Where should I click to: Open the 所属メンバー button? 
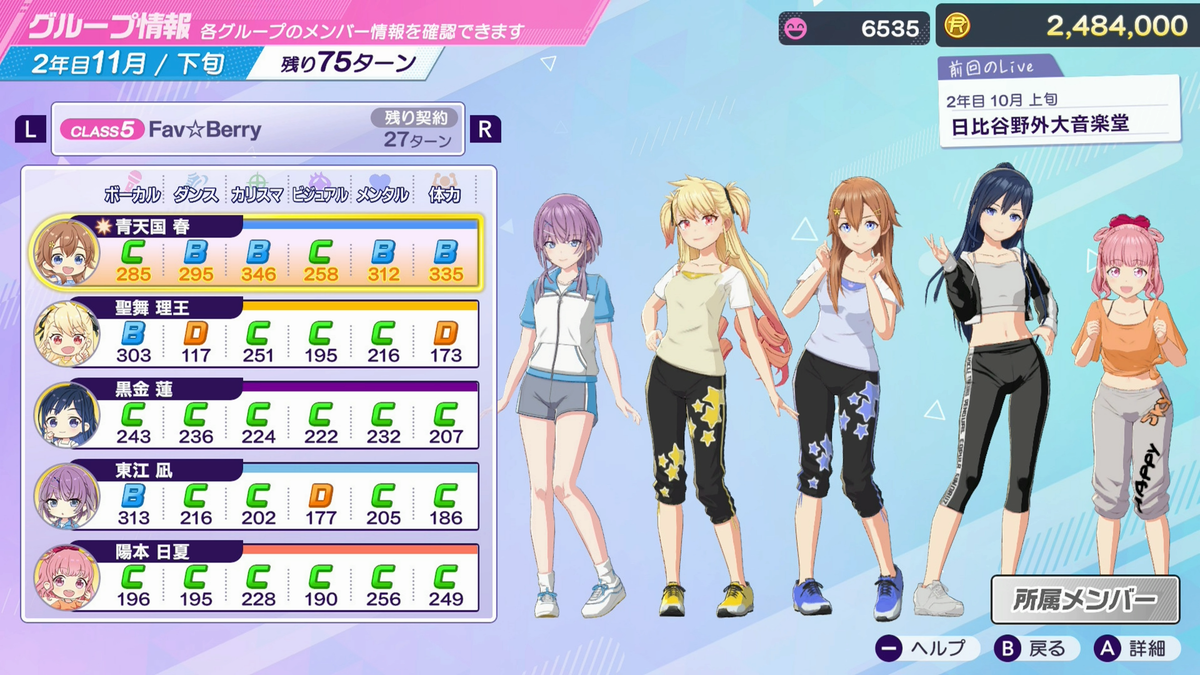(x=1082, y=599)
